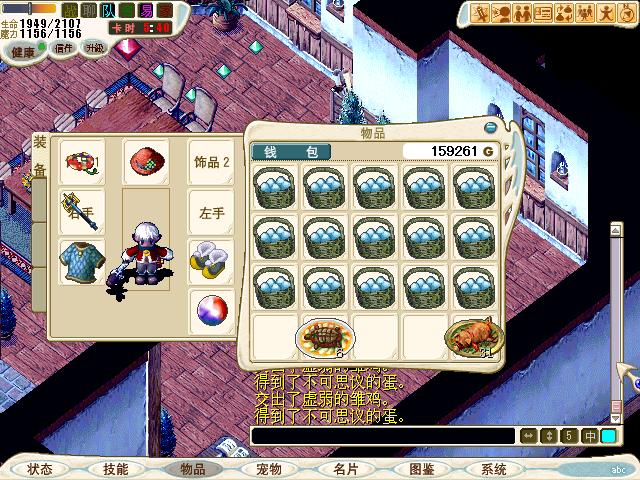Select the equipped white shoes slot
The width and height of the screenshot is (640, 480).
coord(210,258)
